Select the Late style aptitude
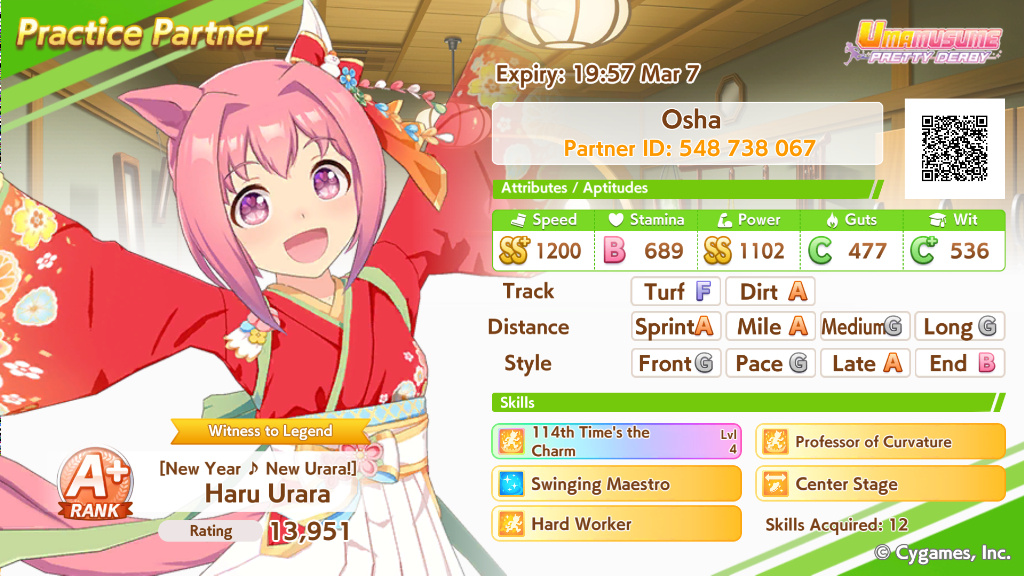 tap(865, 363)
